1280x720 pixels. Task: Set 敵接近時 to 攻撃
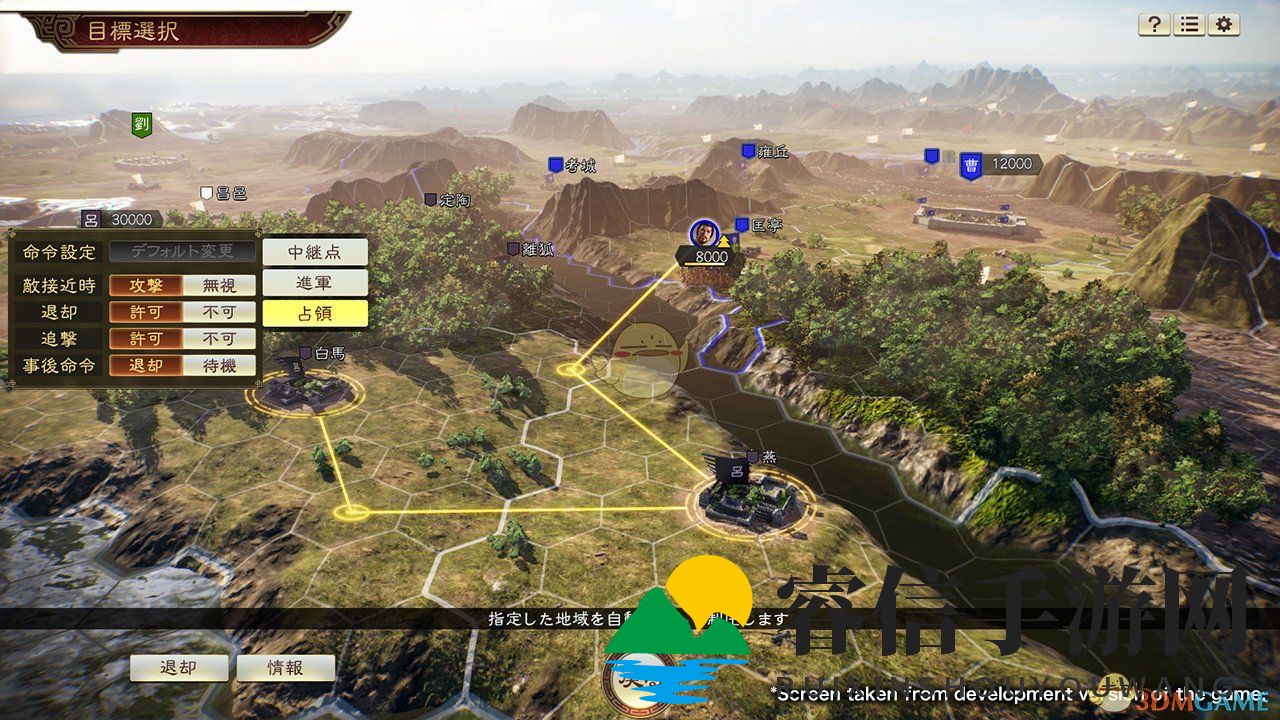click(146, 285)
